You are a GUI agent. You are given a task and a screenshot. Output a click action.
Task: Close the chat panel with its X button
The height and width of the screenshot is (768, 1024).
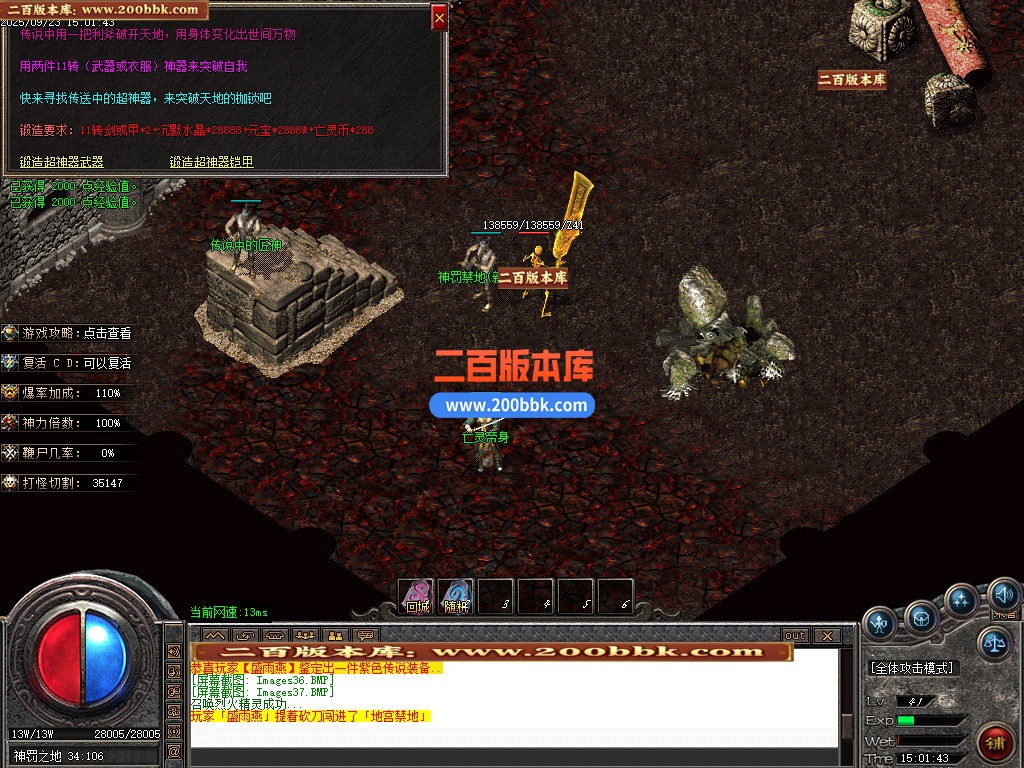coord(826,636)
